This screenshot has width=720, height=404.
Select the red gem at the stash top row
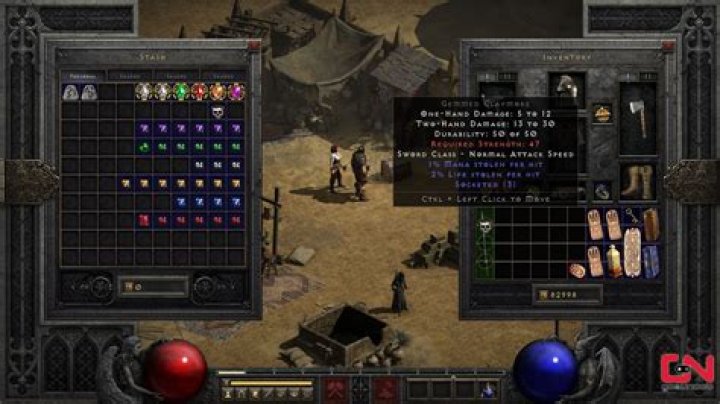[199, 92]
